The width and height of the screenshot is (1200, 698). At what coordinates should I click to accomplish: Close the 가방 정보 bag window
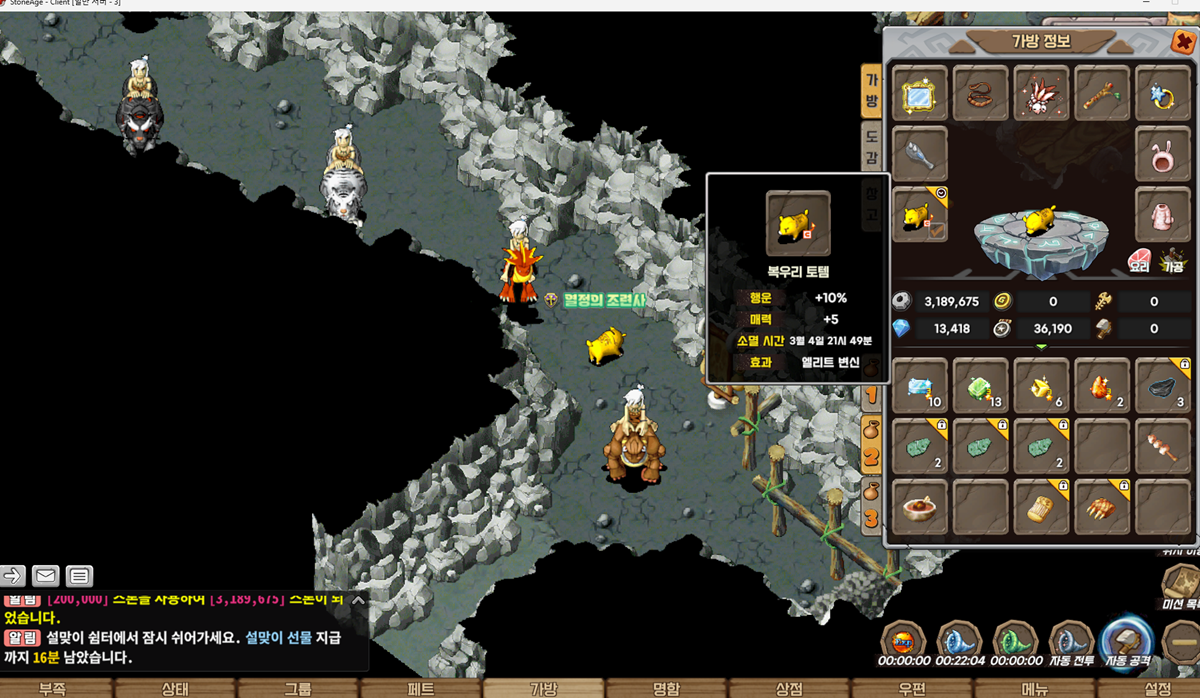[1181, 44]
